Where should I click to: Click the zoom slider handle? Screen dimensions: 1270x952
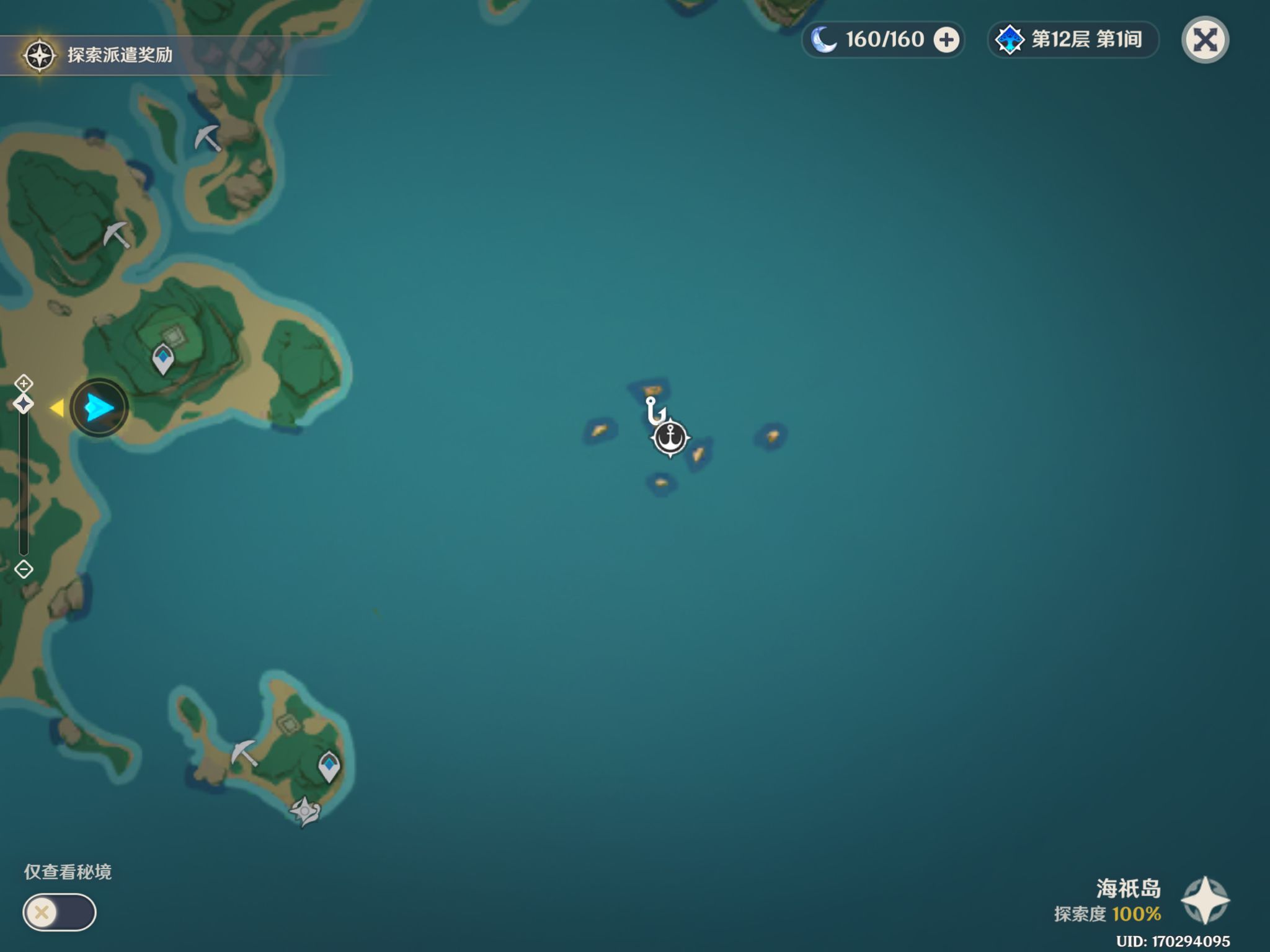24,405
